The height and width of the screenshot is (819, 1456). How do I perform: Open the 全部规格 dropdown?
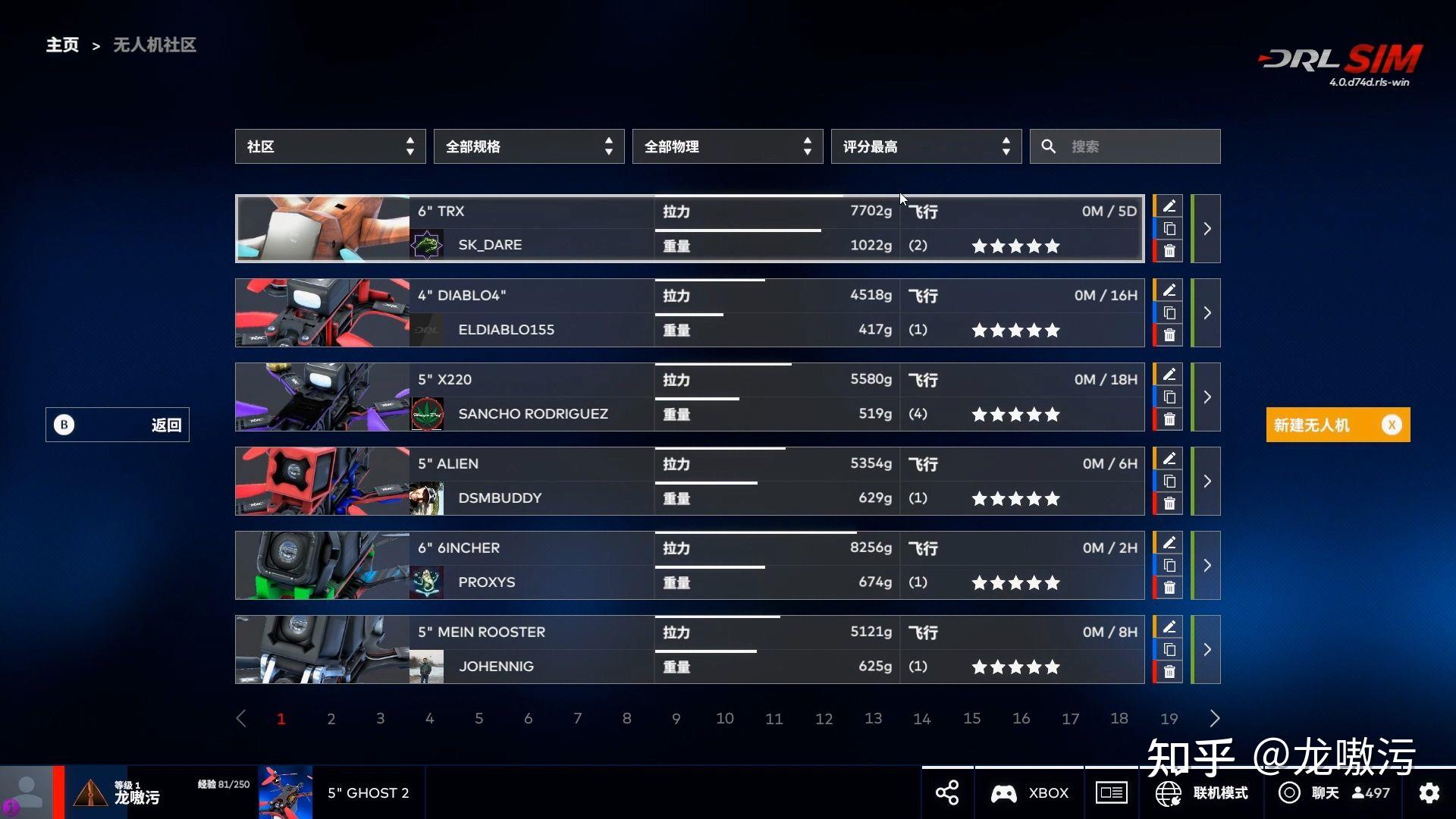tap(529, 146)
